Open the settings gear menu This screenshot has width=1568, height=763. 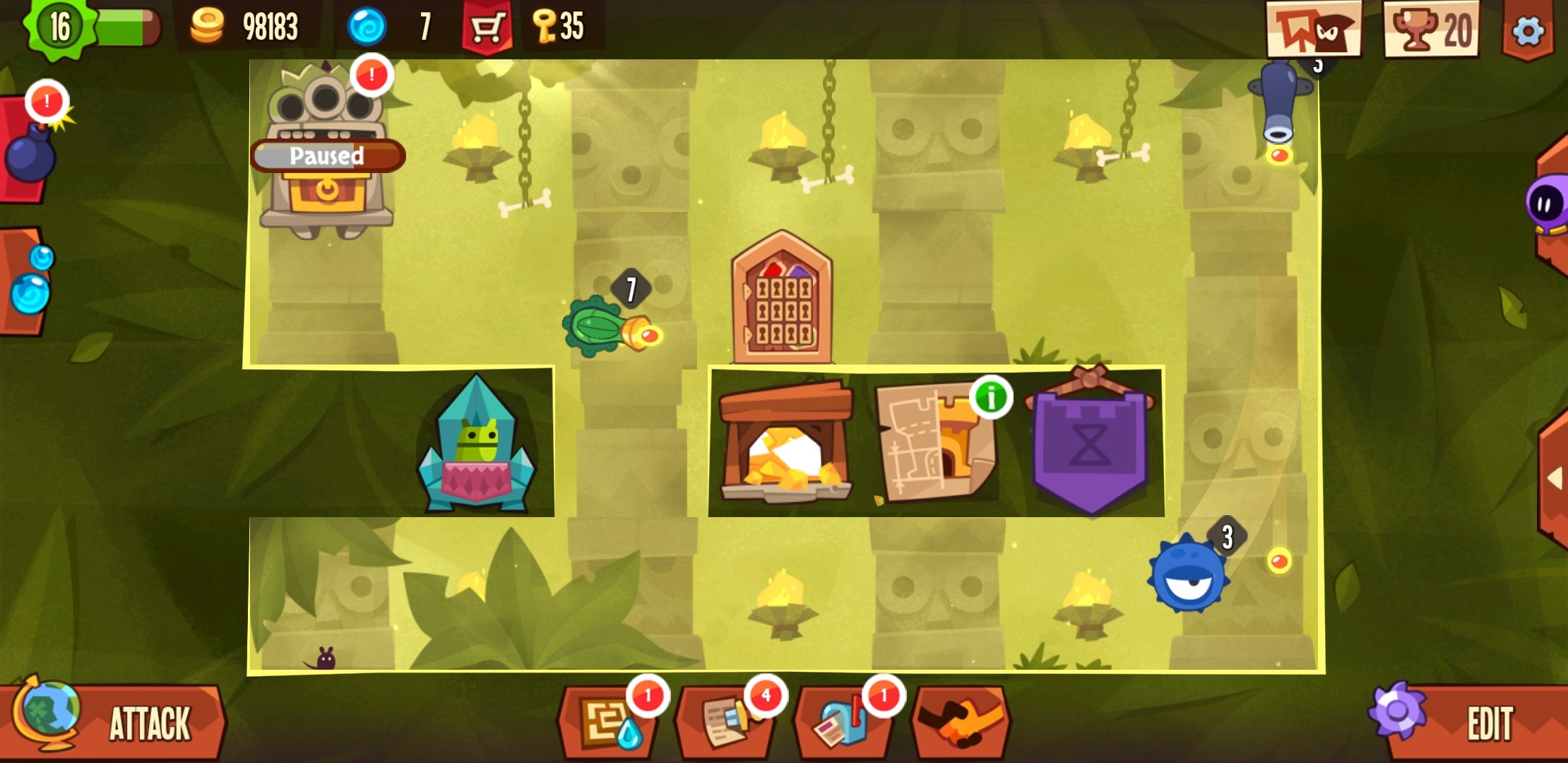[x=1527, y=31]
